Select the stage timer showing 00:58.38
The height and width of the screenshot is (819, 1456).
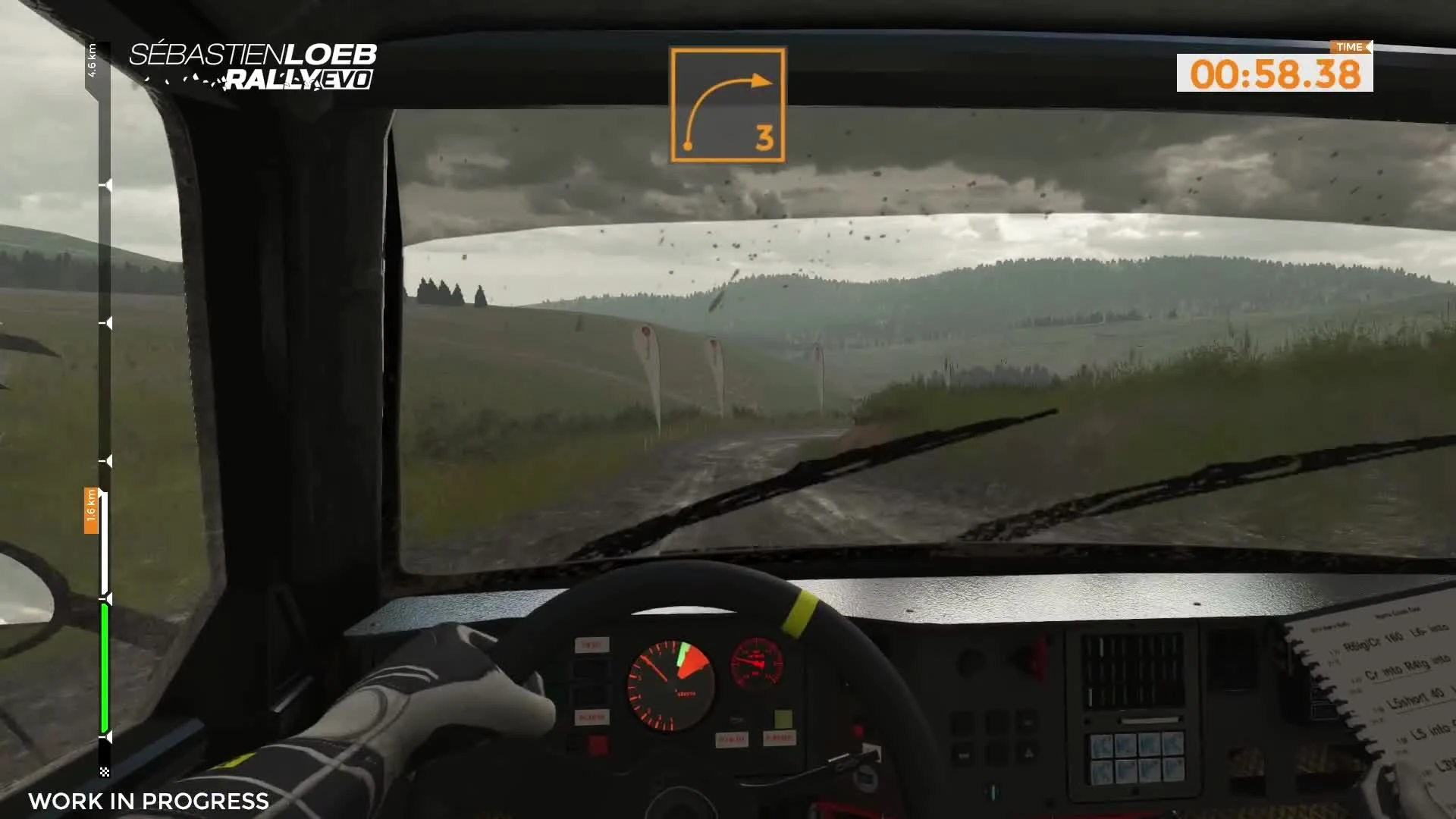click(x=1272, y=74)
